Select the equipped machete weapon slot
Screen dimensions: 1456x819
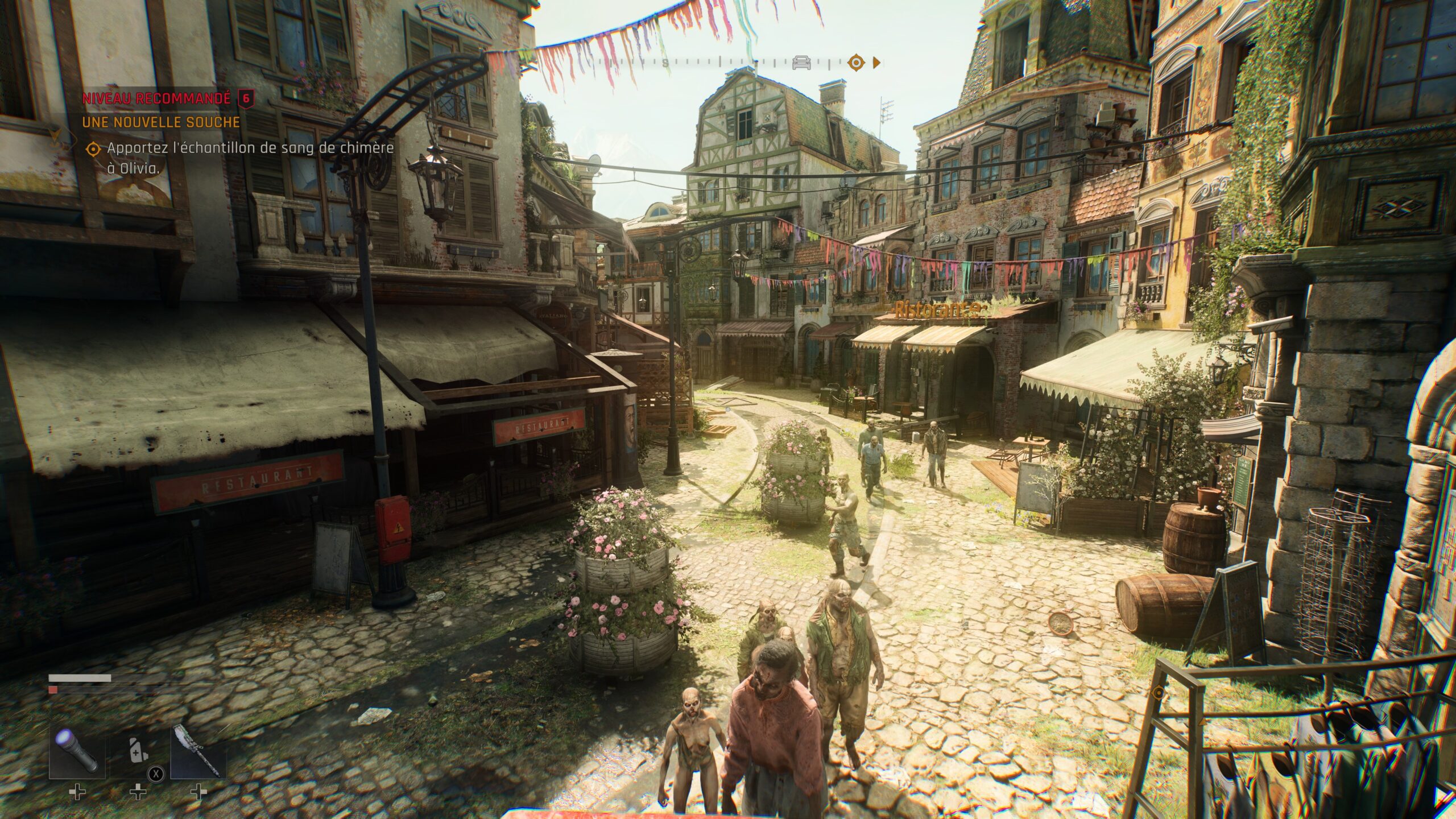pyautogui.click(x=200, y=751)
